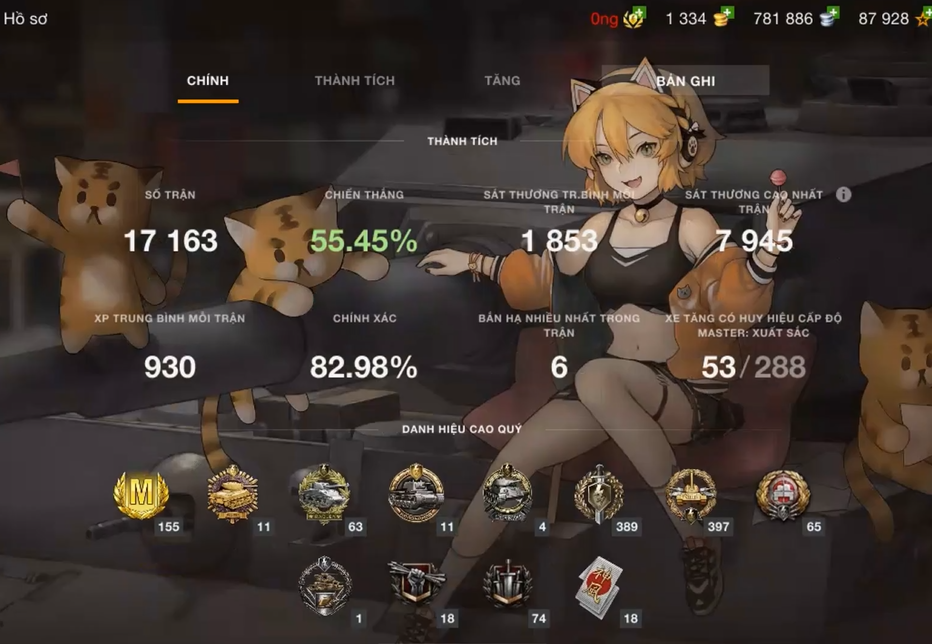Switch to the CHÍNH tab
Viewport: 932px width, 644px height.
[x=208, y=81]
